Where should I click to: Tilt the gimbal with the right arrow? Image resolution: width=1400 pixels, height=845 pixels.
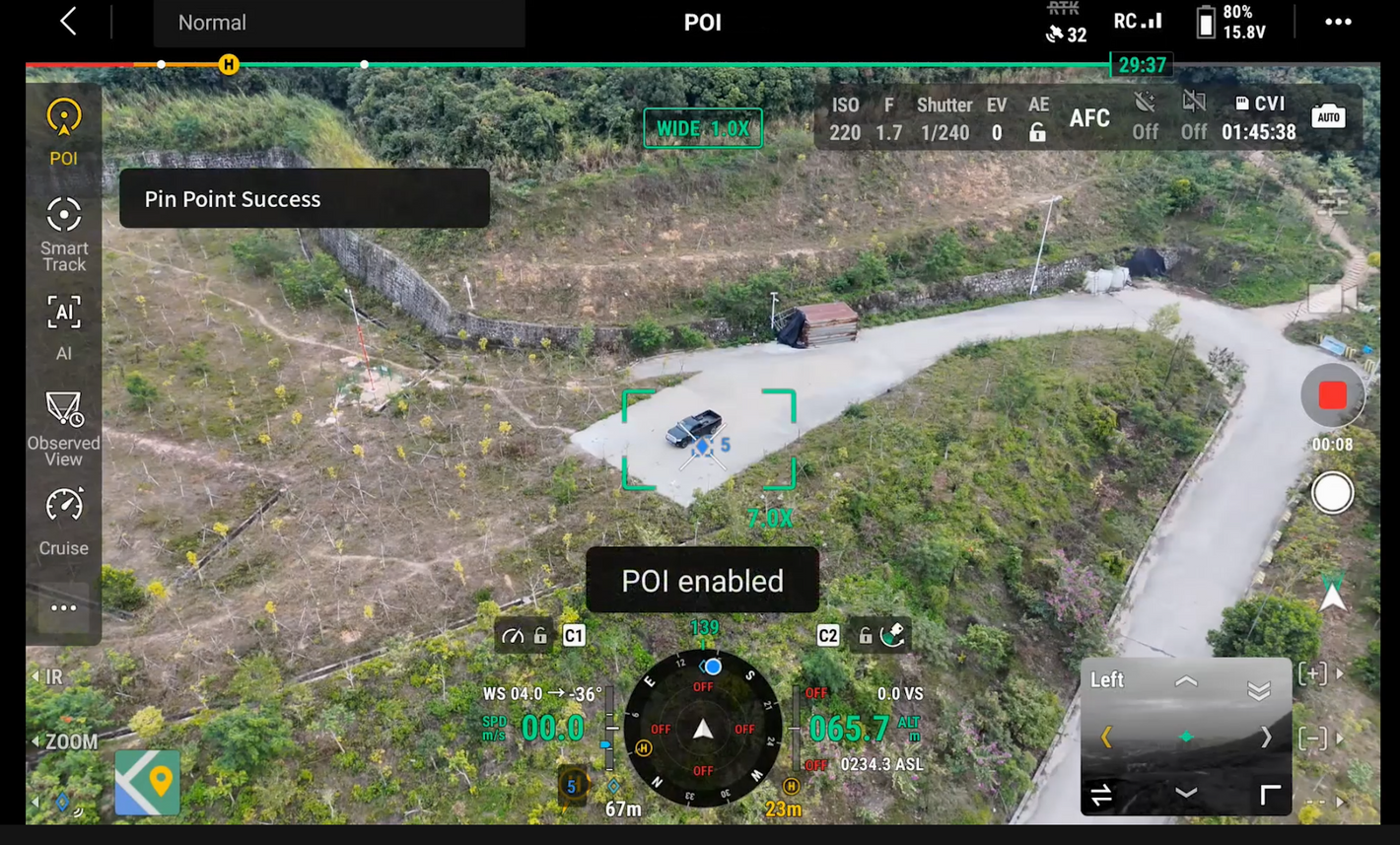[1266, 738]
